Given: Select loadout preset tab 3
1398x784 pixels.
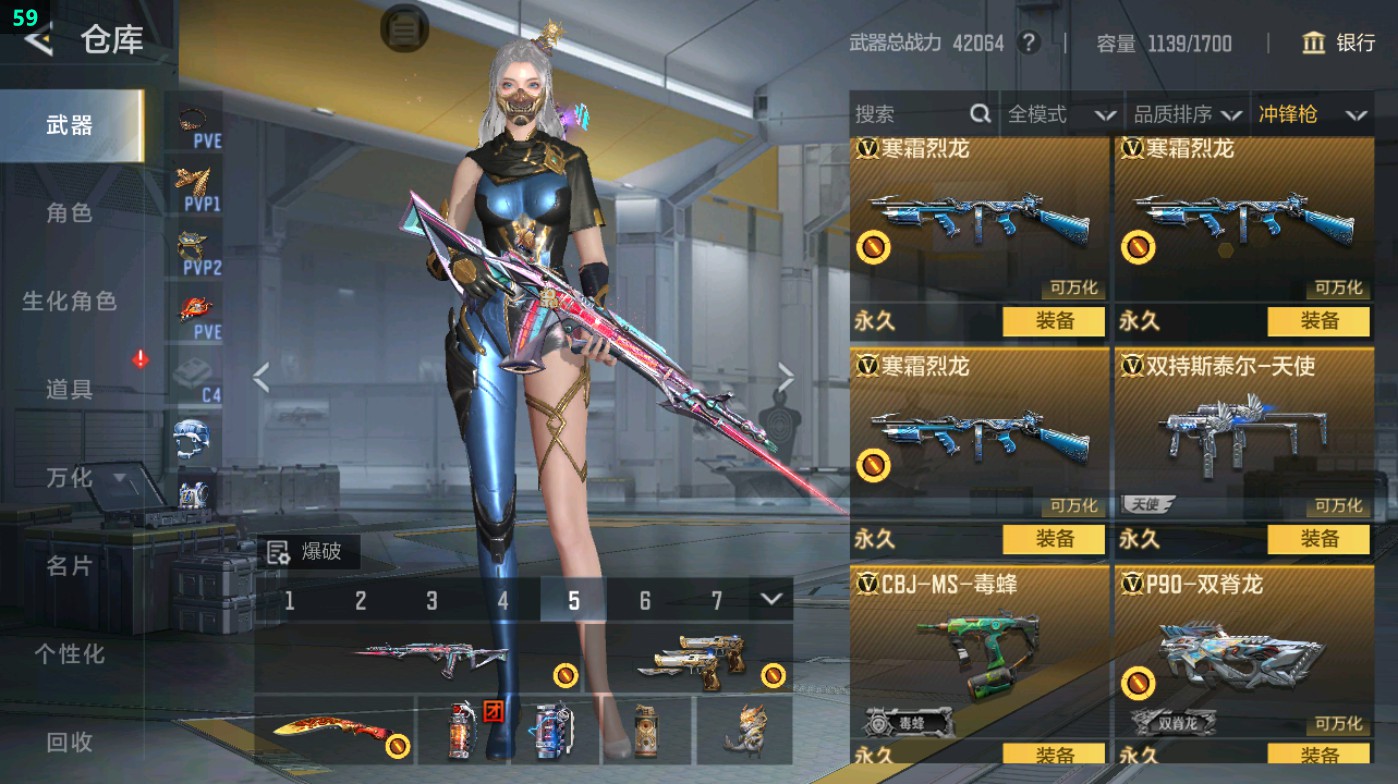Looking at the screenshot, I should [x=431, y=601].
